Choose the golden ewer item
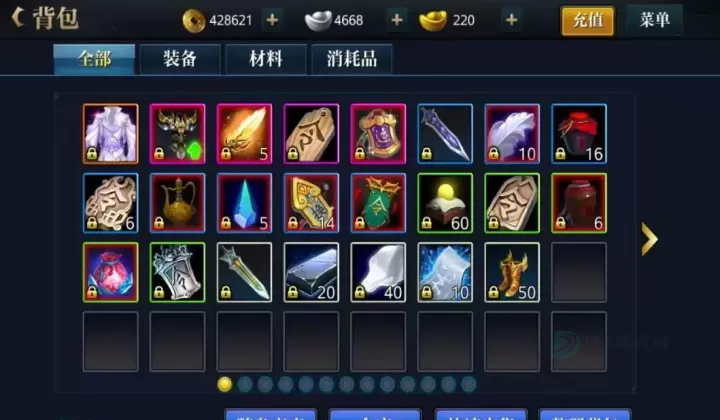 [177, 203]
